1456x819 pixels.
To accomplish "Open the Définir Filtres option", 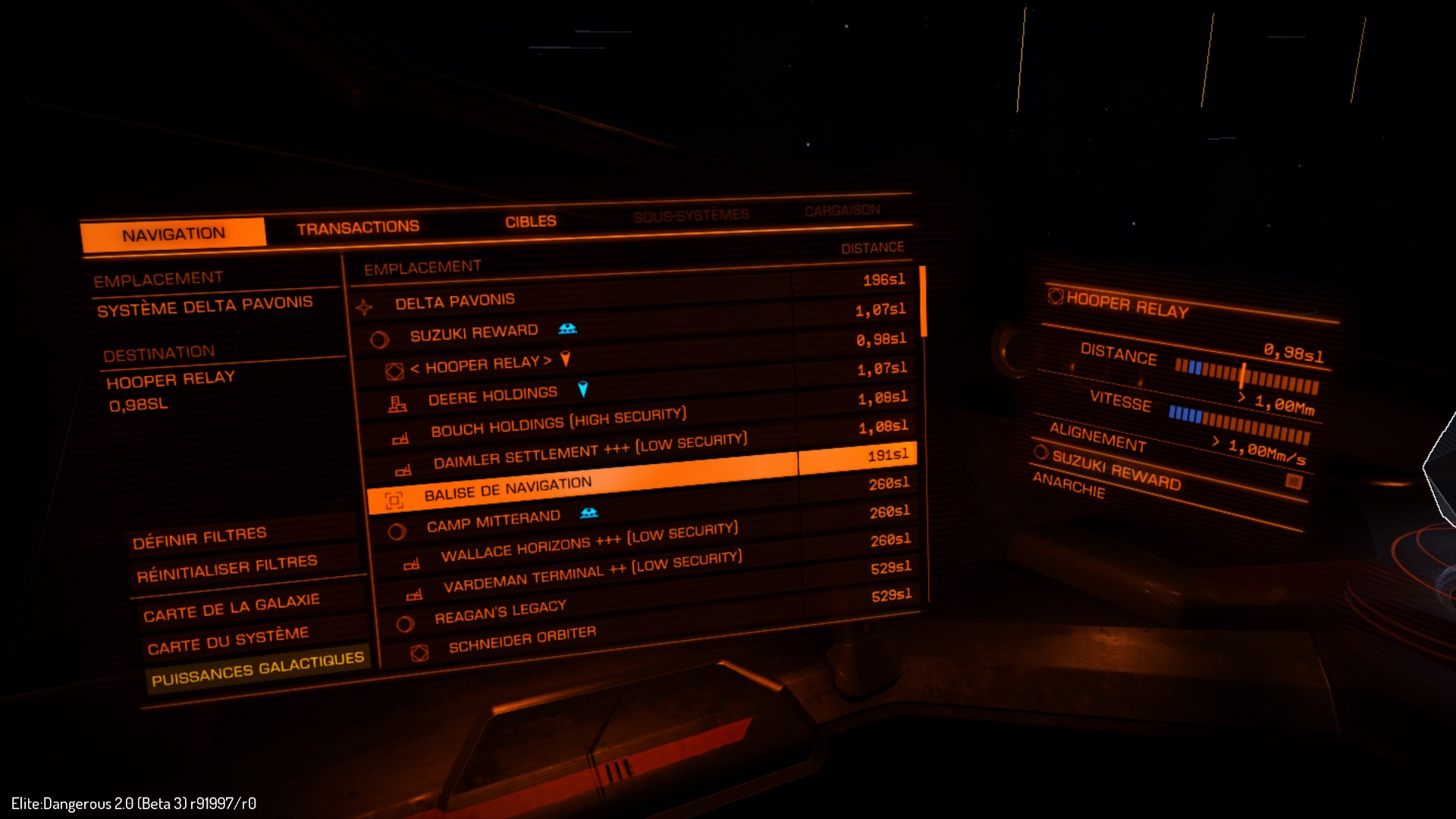I will tap(199, 538).
